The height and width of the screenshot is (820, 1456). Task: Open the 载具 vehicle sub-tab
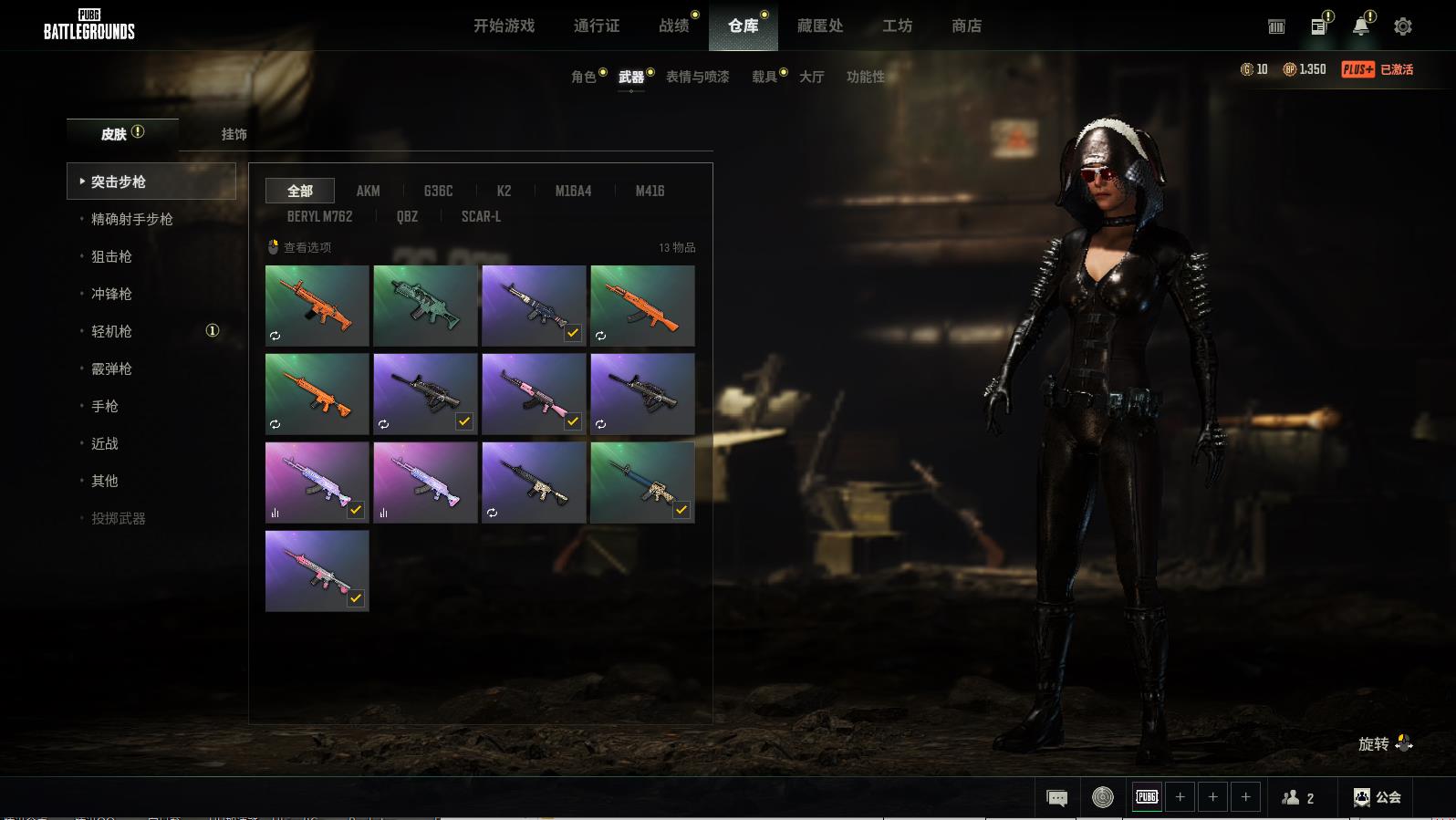(x=764, y=77)
